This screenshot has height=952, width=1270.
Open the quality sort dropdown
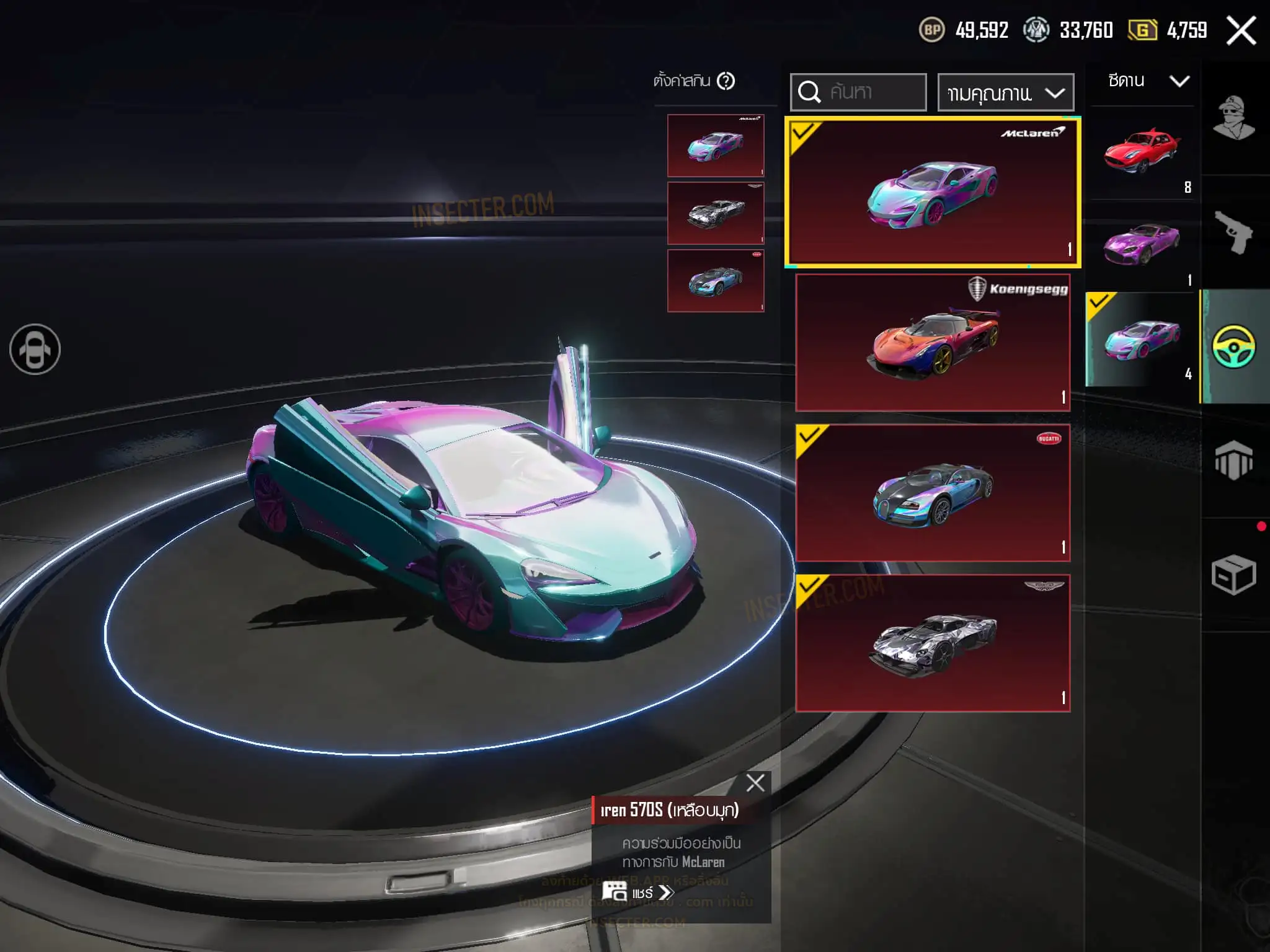1005,93
